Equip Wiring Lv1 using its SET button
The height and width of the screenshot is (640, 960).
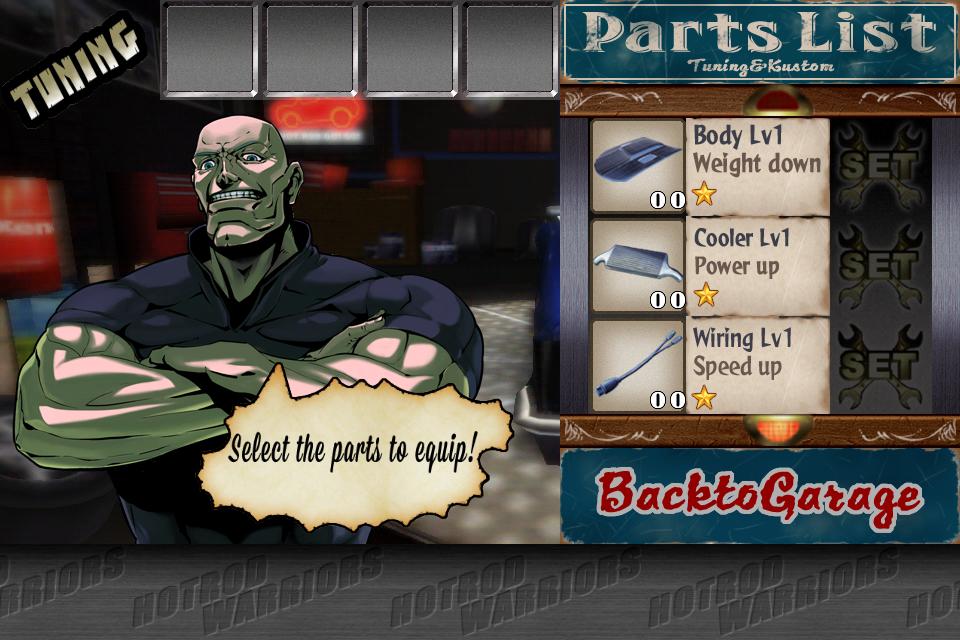coord(879,365)
